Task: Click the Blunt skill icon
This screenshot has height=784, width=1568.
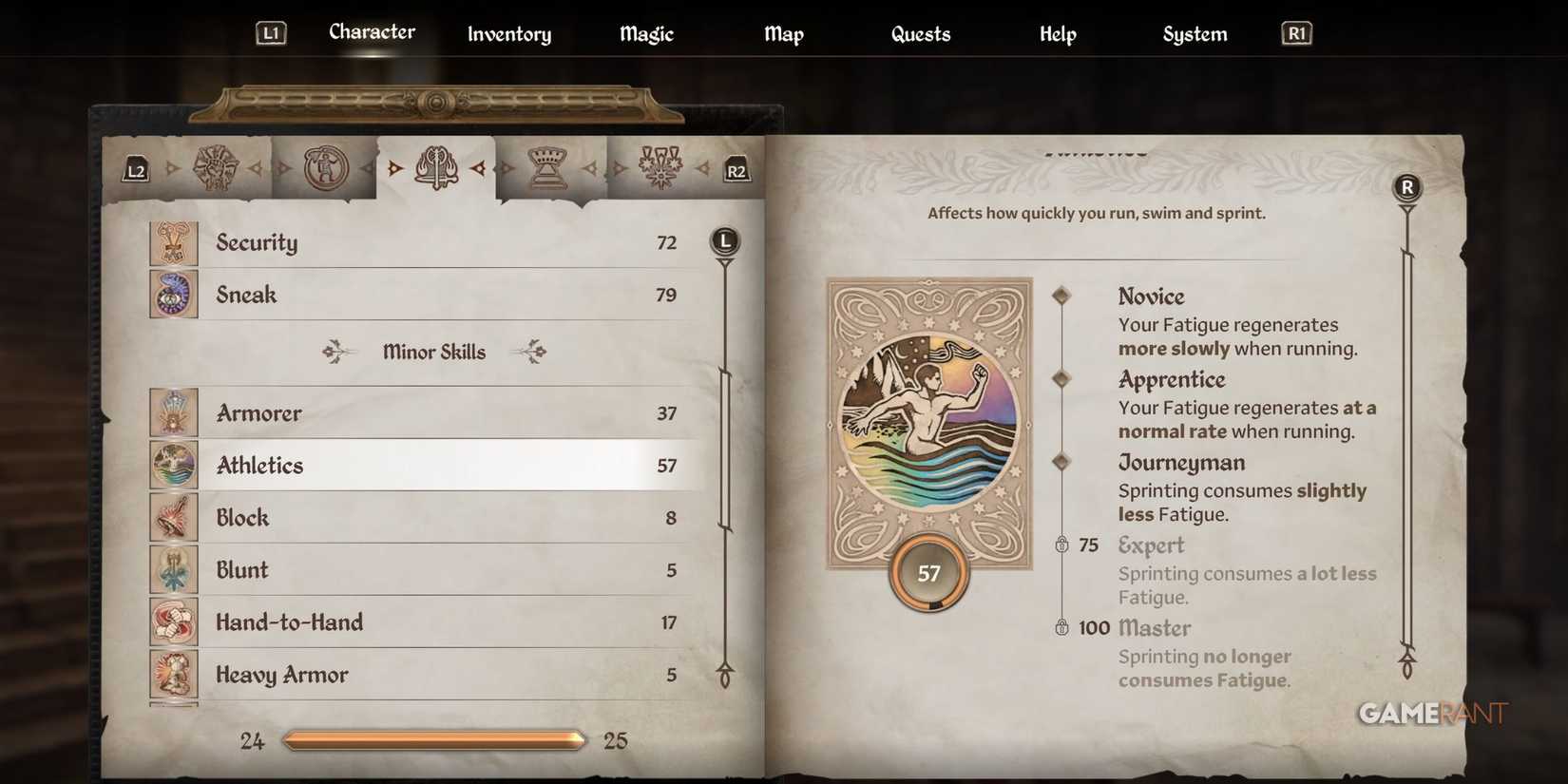Action: click(174, 569)
